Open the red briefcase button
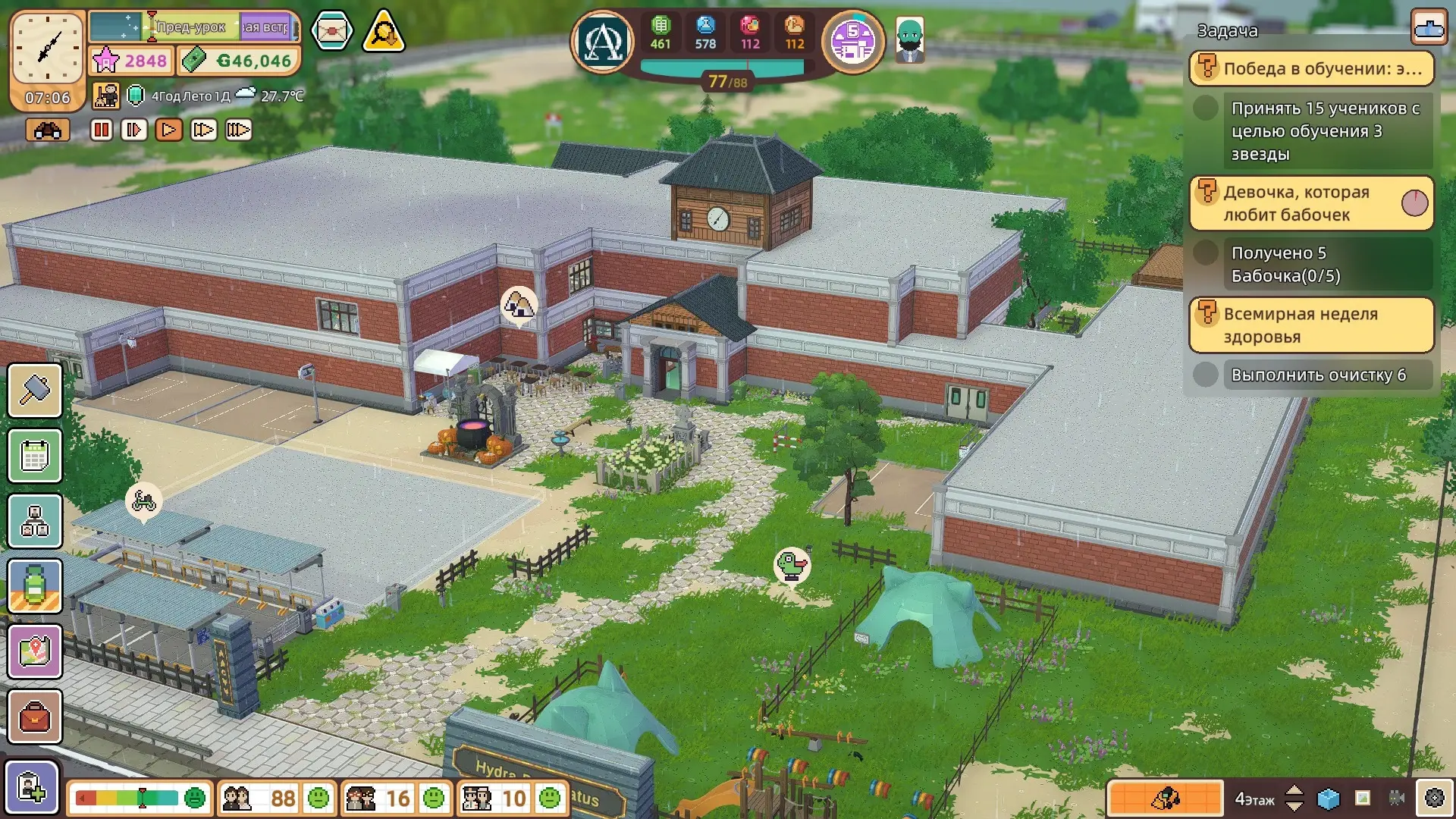 (x=35, y=717)
